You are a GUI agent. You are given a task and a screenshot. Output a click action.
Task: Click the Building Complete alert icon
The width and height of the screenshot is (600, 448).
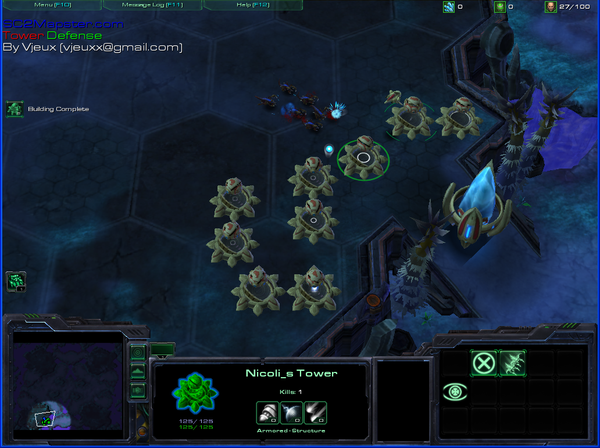click(x=15, y=108)
